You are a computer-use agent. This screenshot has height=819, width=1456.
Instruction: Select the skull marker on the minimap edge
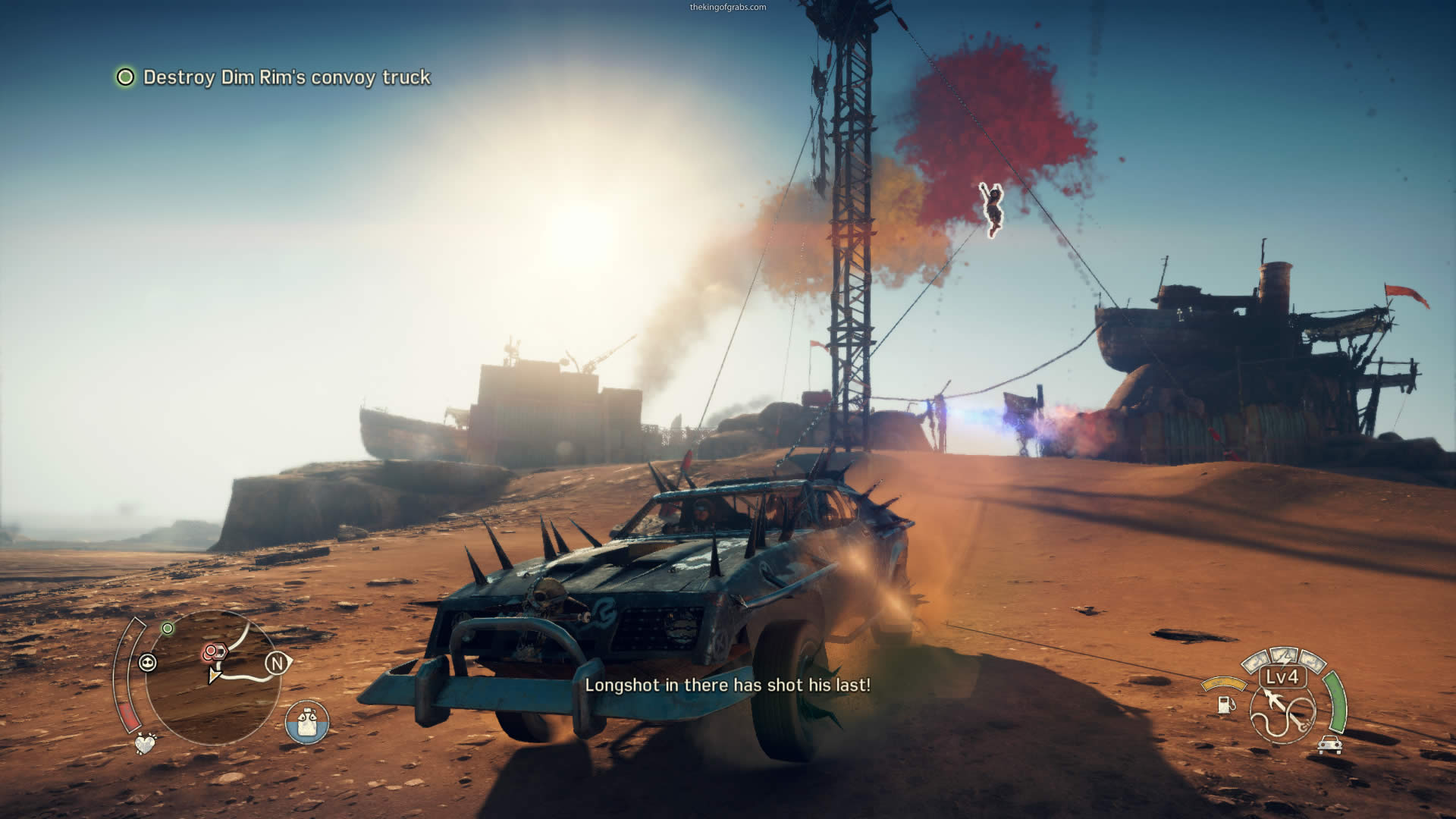(148, 664)
